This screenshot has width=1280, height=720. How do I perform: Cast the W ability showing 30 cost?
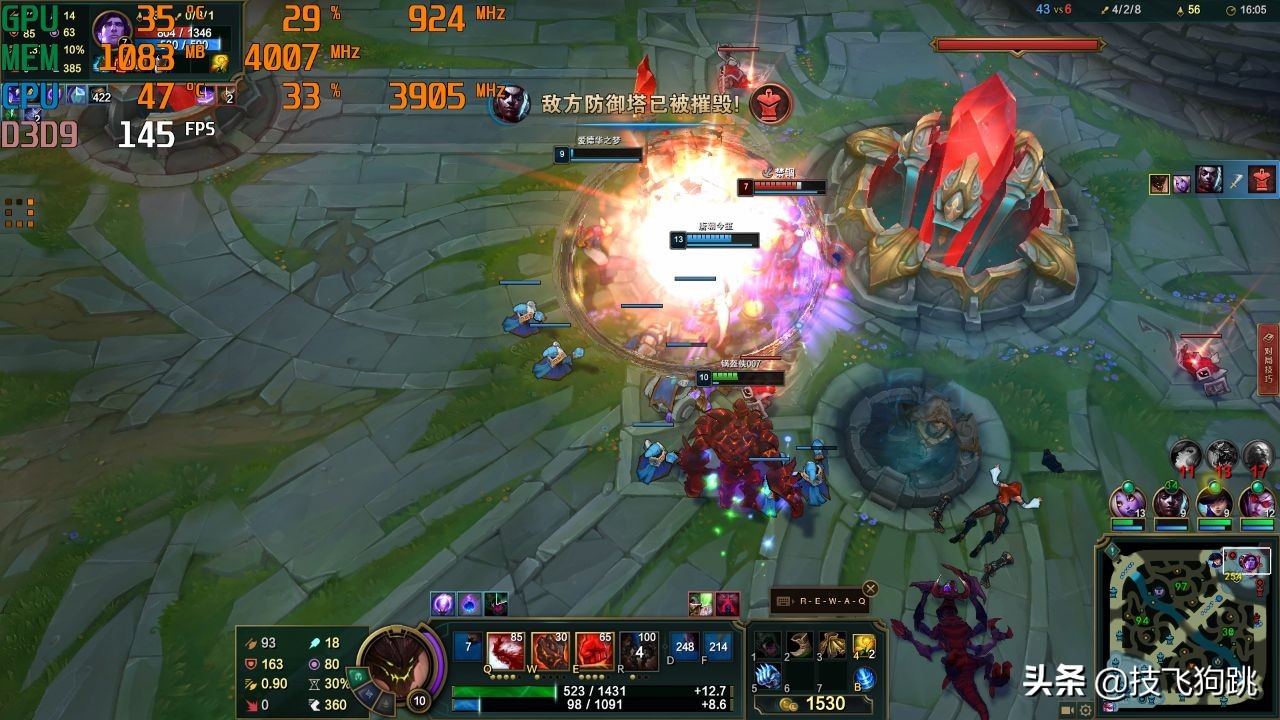point(550,651)
